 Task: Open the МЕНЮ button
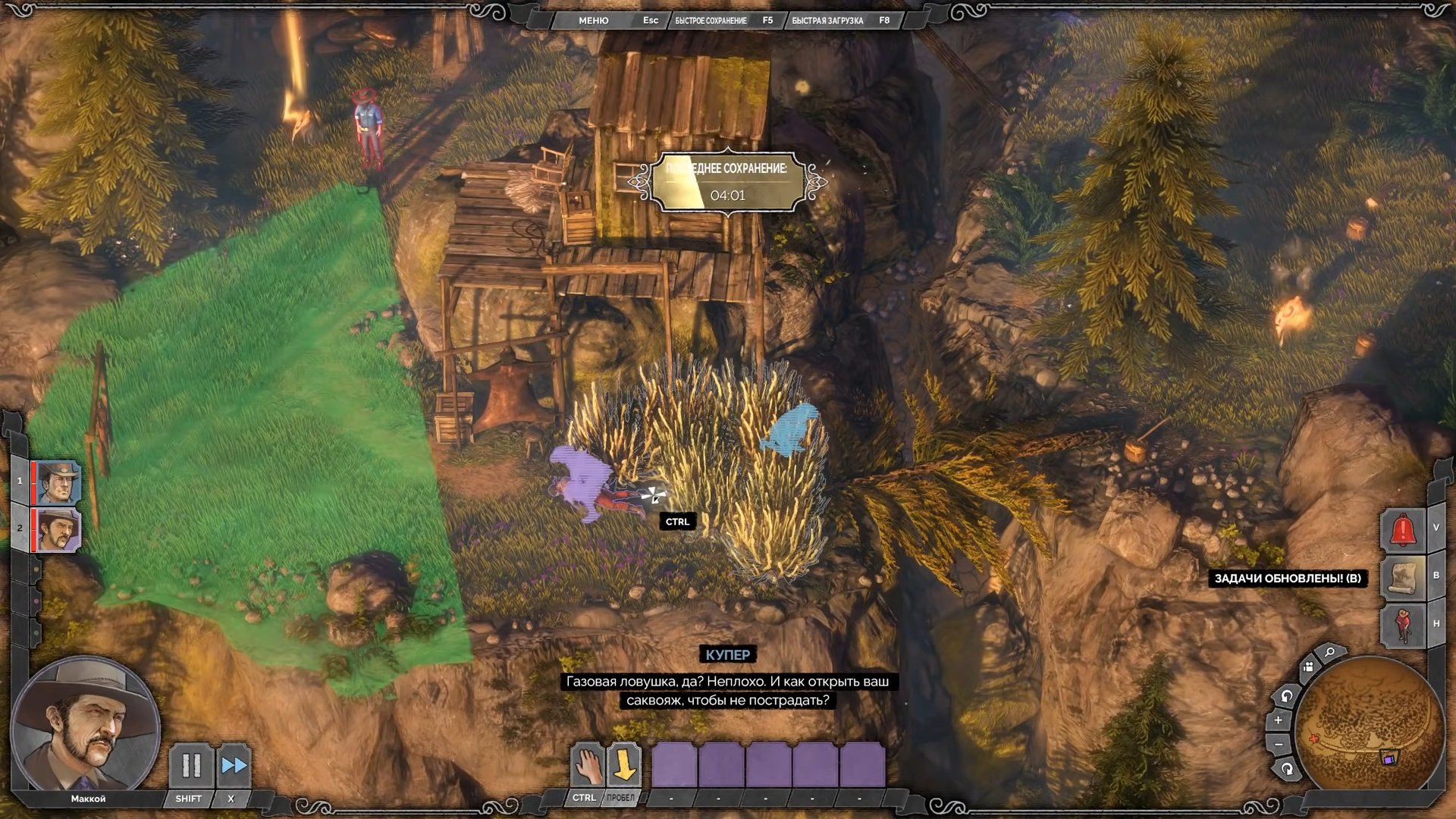(x=593, y=20)
